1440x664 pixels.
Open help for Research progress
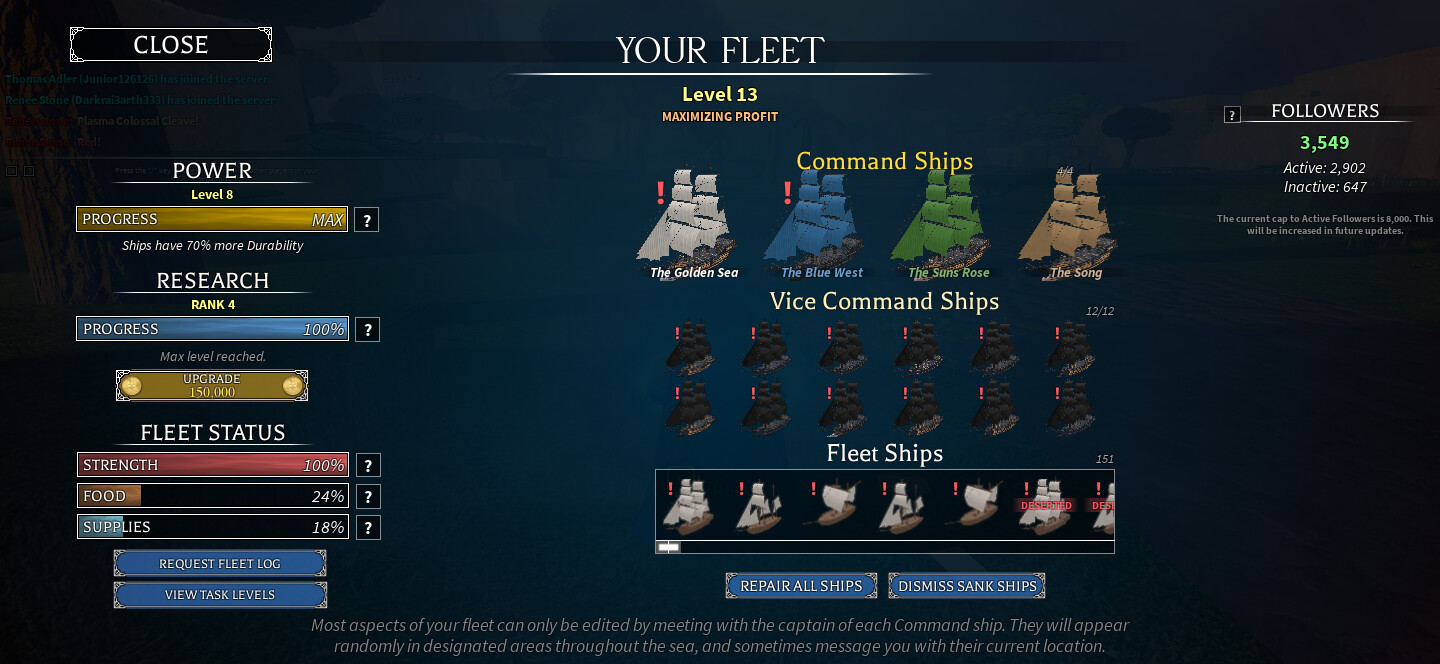pyautogui.click(x=367, y=330)
